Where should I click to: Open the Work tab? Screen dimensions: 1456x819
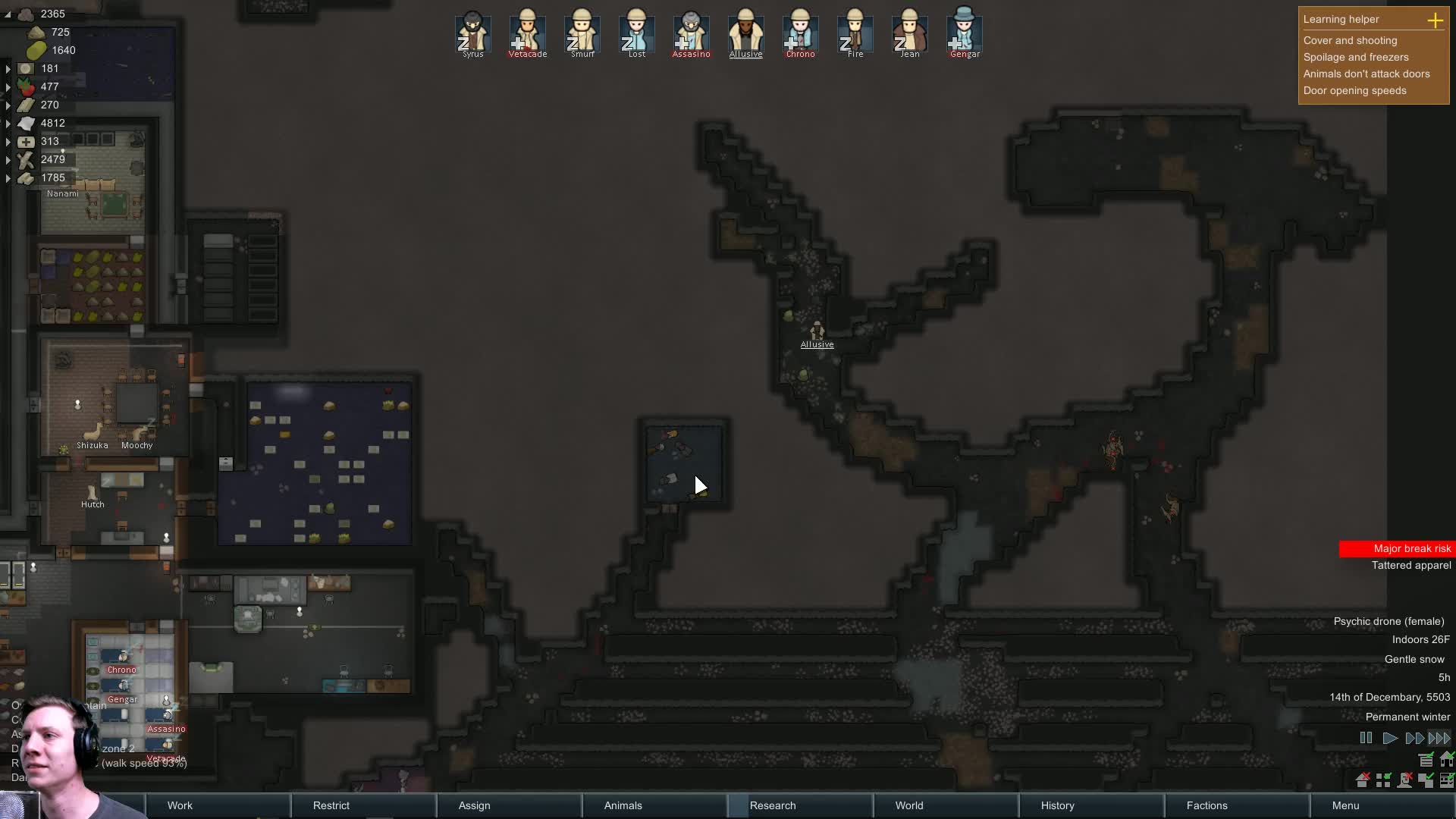pos(180,805)
